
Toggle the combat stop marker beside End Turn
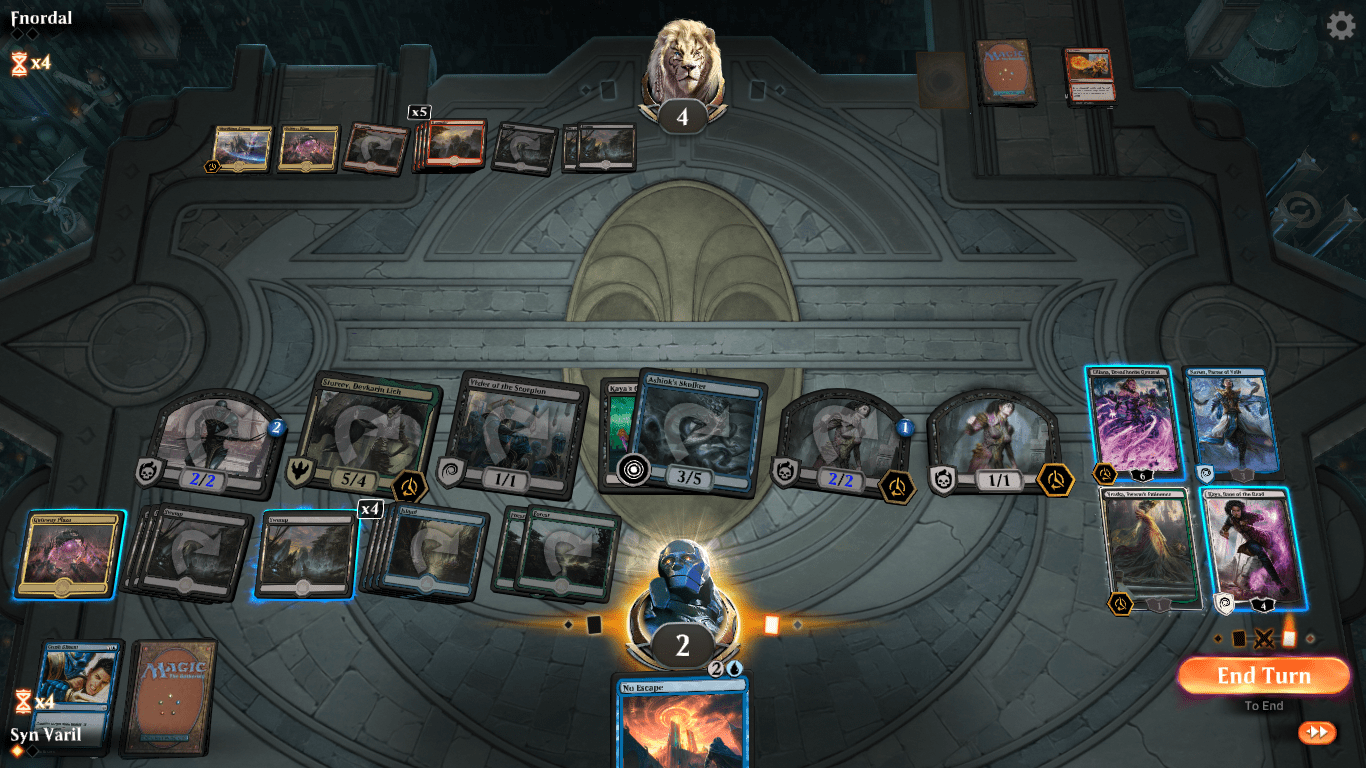click(x=1264, y=638)
